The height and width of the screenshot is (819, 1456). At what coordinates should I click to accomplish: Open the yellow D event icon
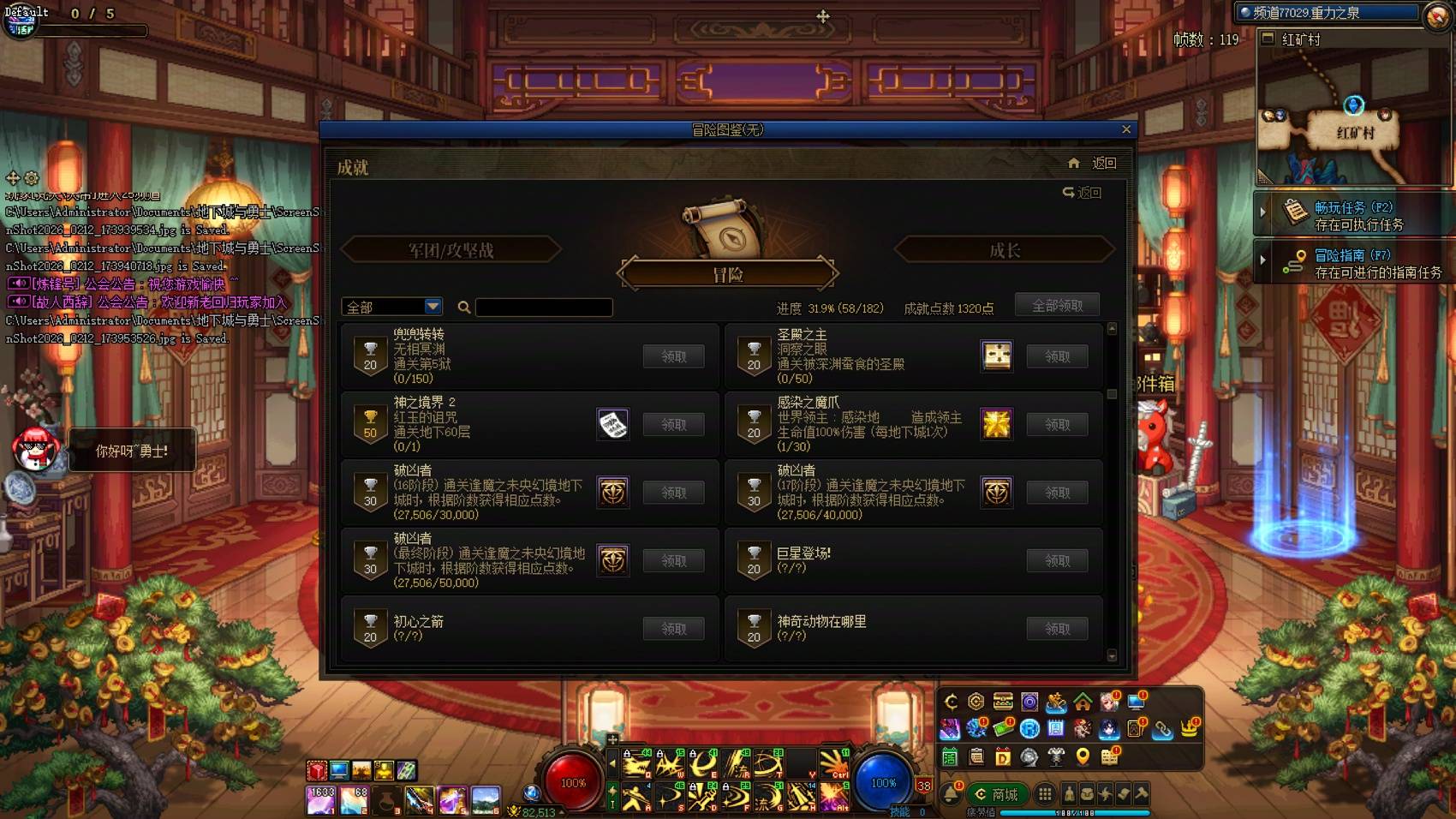(x=1004, y=757)
